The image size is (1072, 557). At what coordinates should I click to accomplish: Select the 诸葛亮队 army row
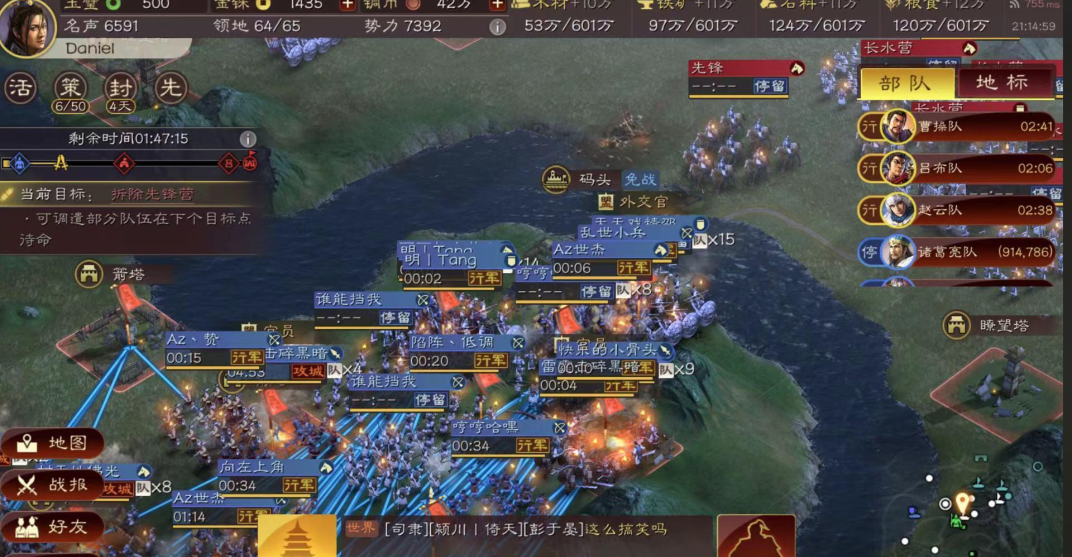coord(960,252)
